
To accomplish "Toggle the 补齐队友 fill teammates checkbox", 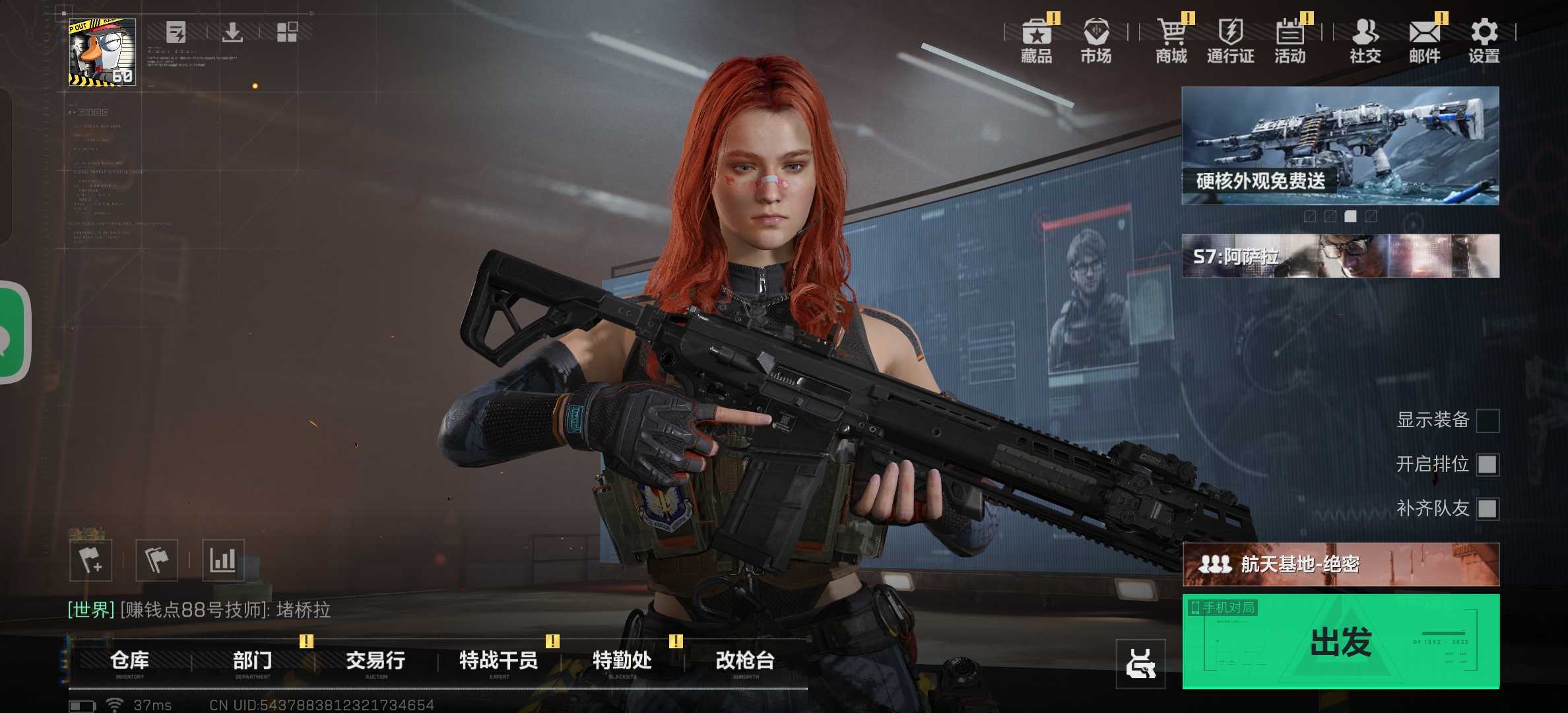I will 1487,509.
